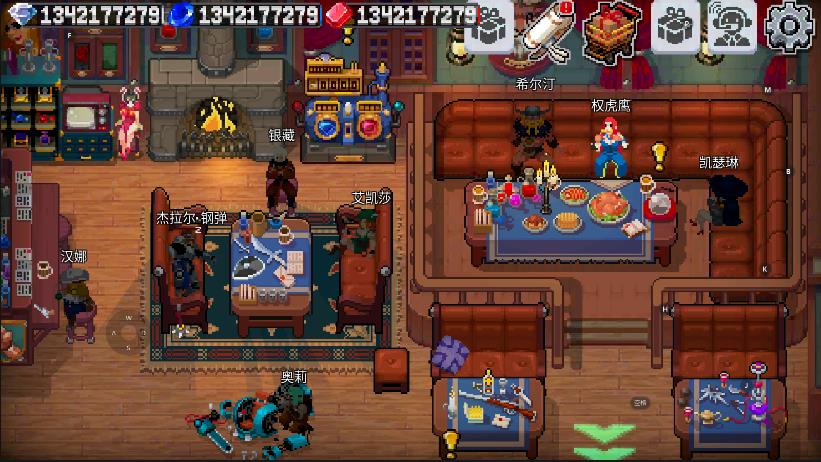Open the scroll with red notification badge
The height and width of the screenshot is (462, 821).
coord(551,26)
